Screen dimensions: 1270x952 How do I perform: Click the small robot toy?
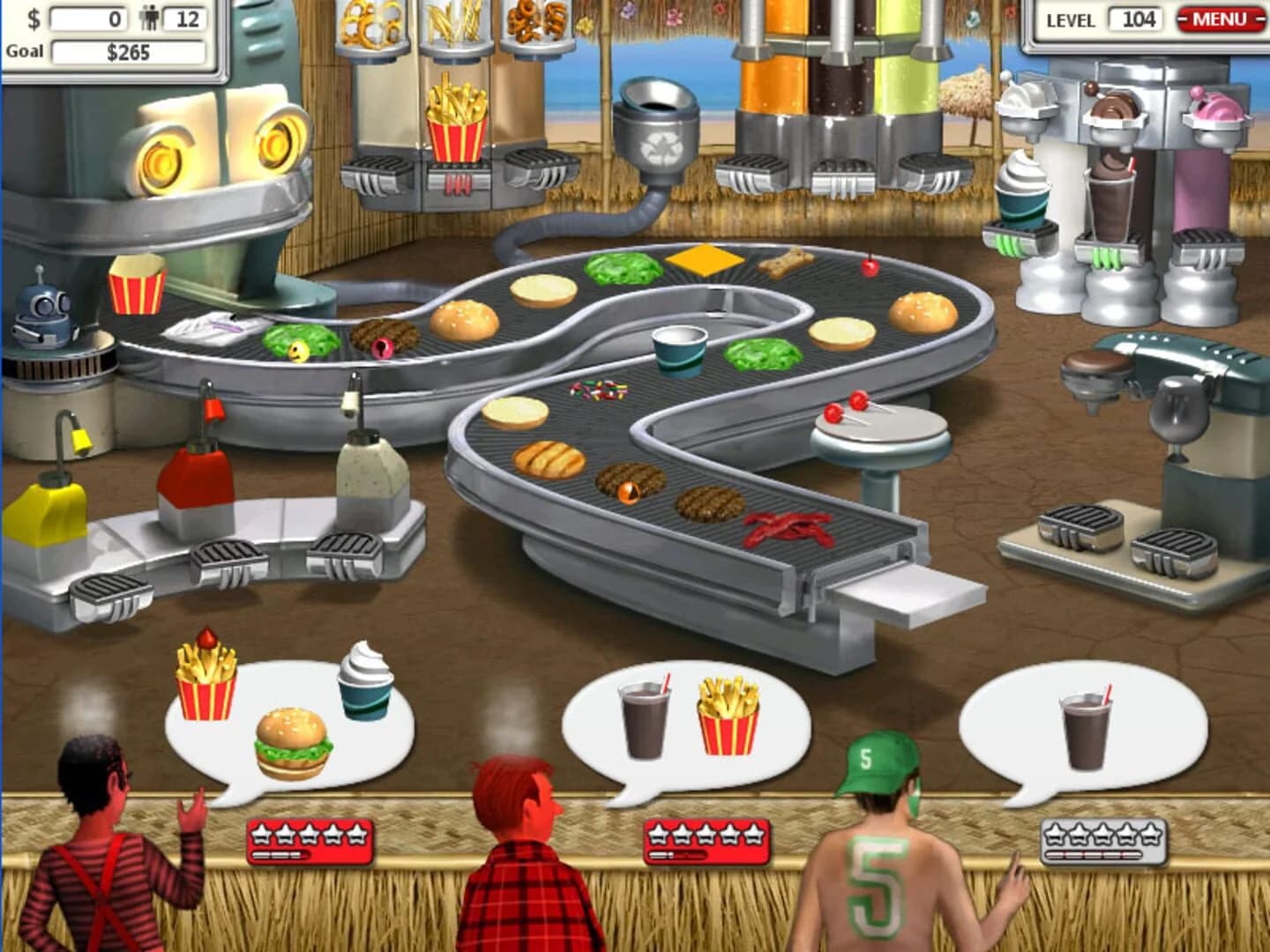(44, 313)
